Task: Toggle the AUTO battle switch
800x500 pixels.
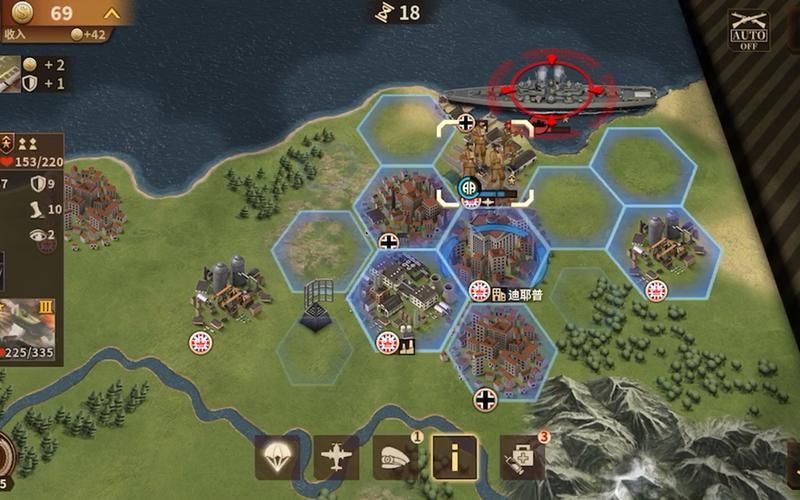Action: (x=748, y=31)
